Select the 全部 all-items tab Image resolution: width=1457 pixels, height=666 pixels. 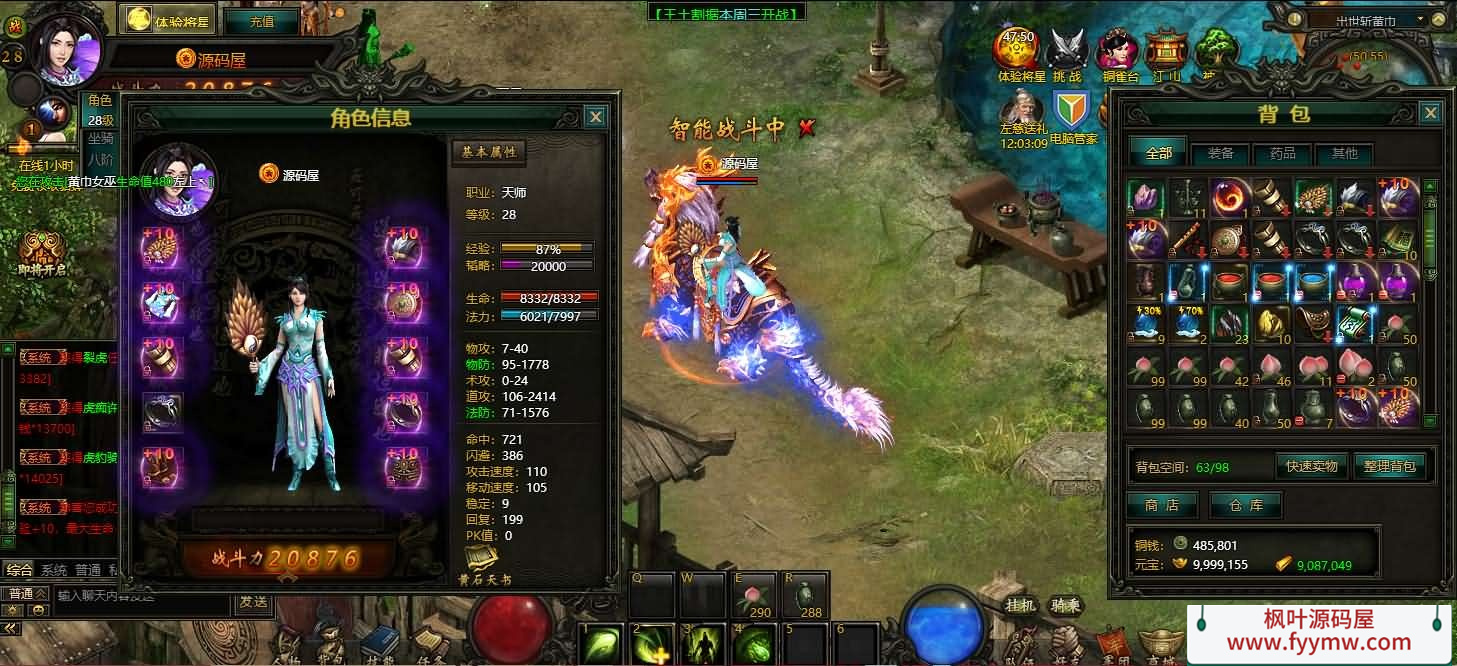1158,153
